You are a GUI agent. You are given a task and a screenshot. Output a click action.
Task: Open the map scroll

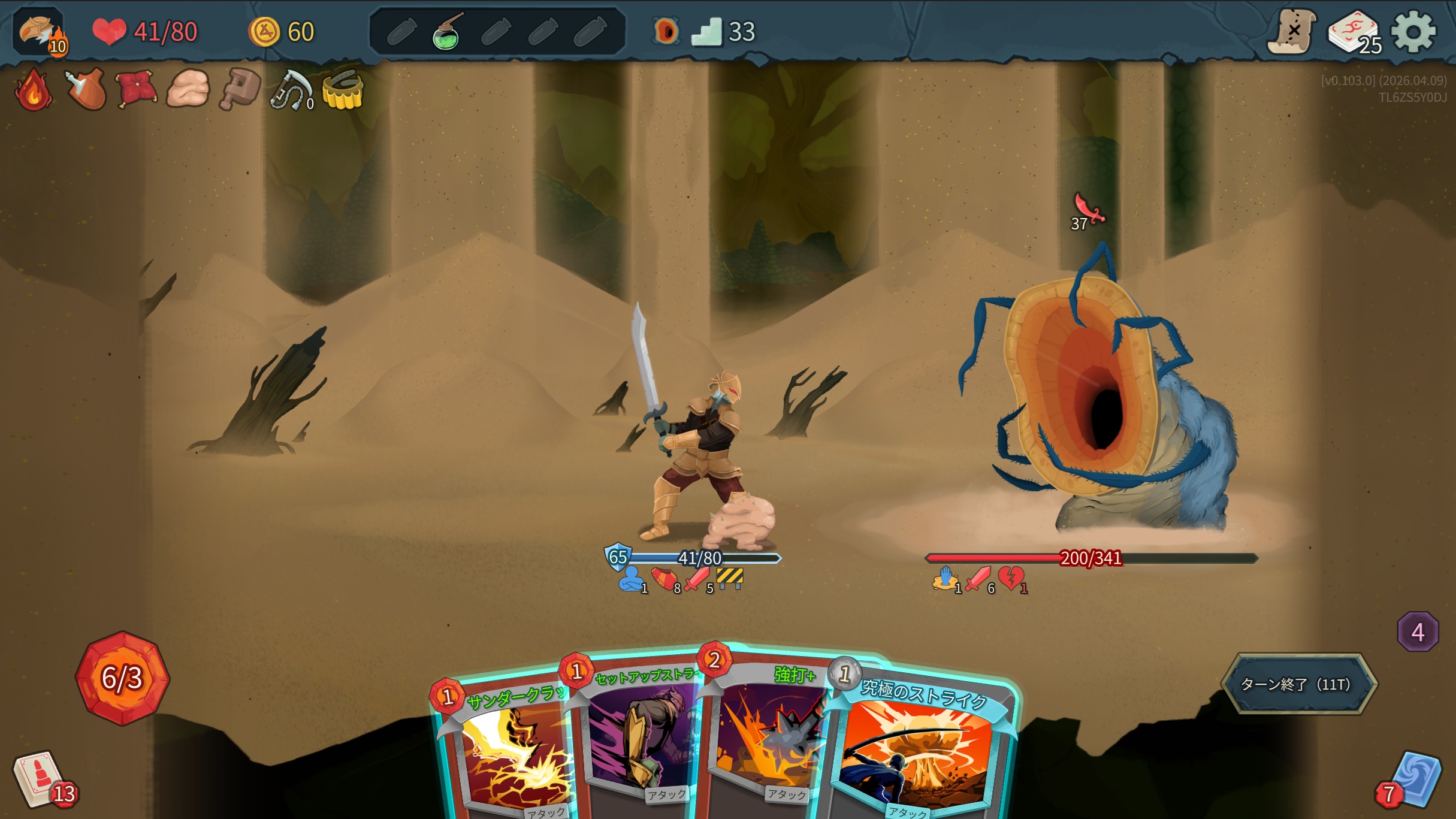[1292, 31]
